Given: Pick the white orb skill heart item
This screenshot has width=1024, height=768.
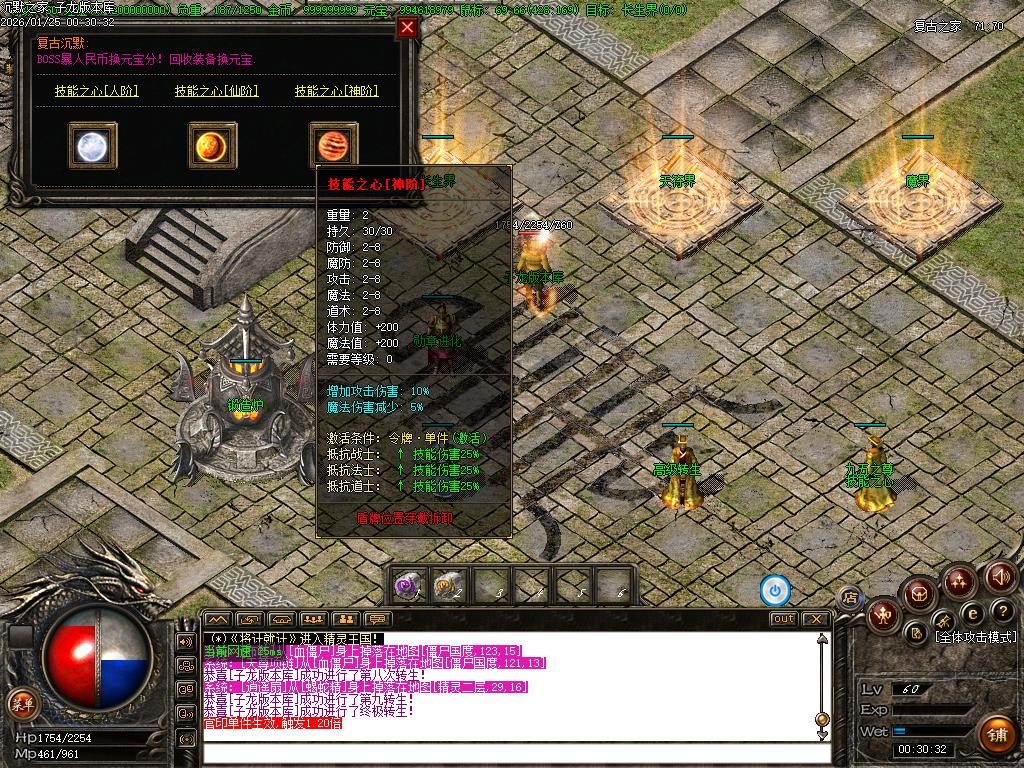Looking at the screenshot, I should pos(93,146).
